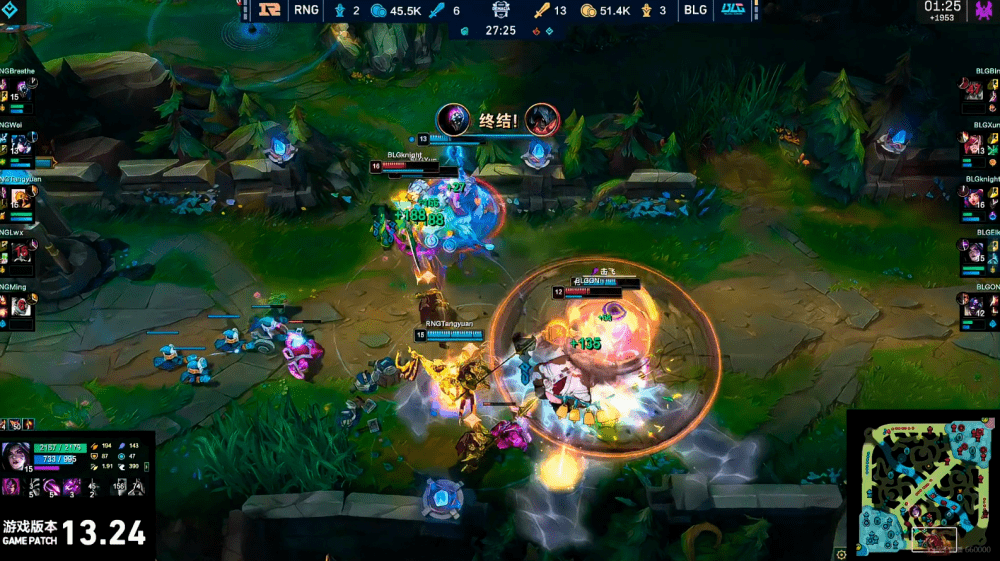Focus BLGknight's portrait in the sidebar
This screenshot has height=561, width=1000.
coord(974,199)
